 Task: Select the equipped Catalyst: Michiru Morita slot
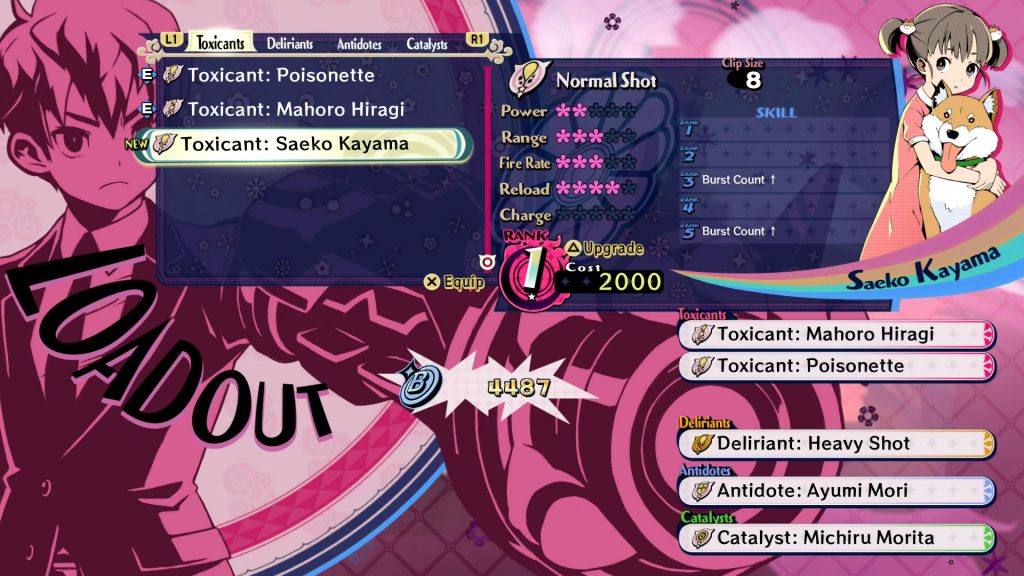[x=836, y=538]
